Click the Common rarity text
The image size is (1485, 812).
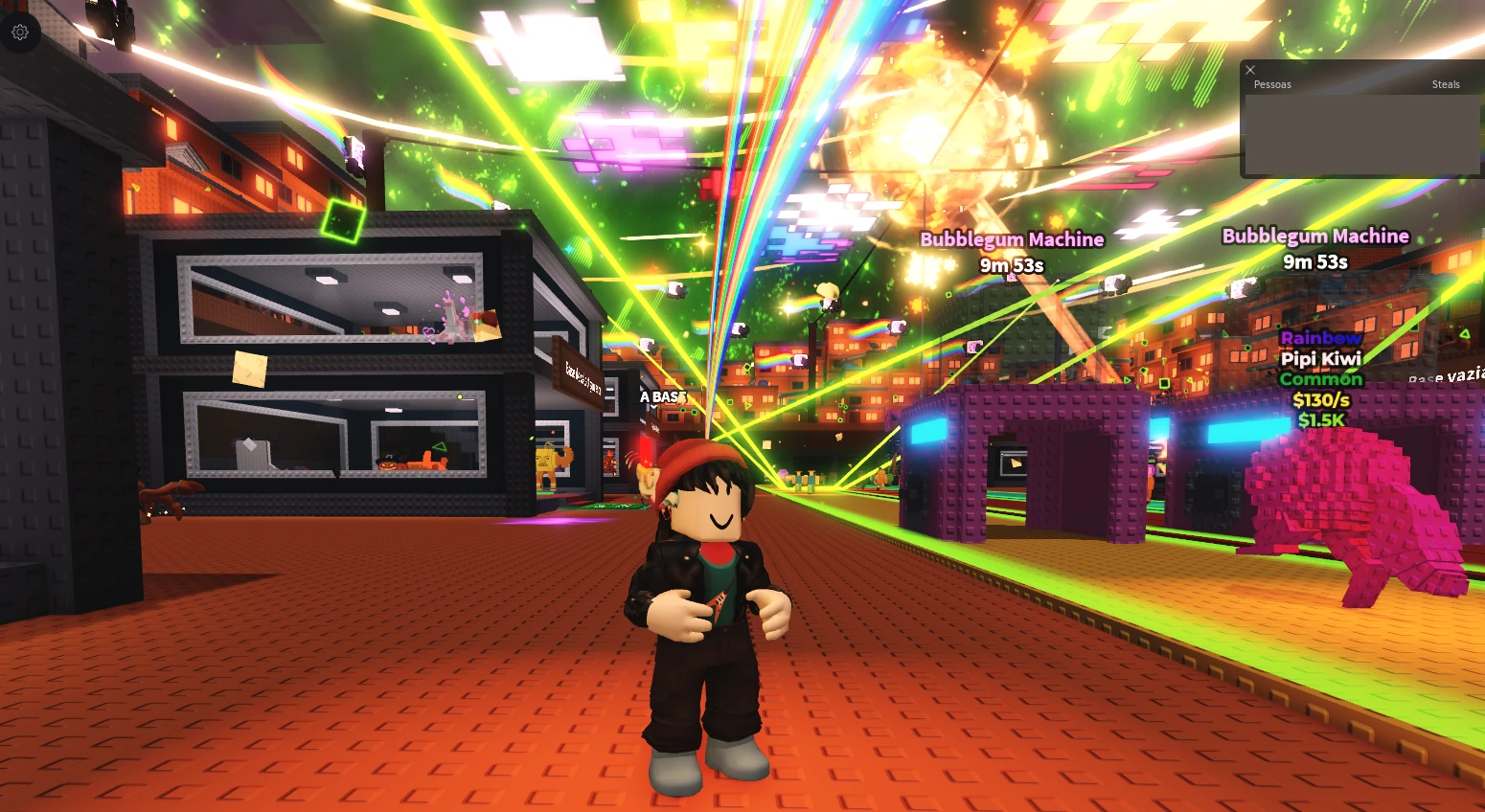pos(1321,379)
